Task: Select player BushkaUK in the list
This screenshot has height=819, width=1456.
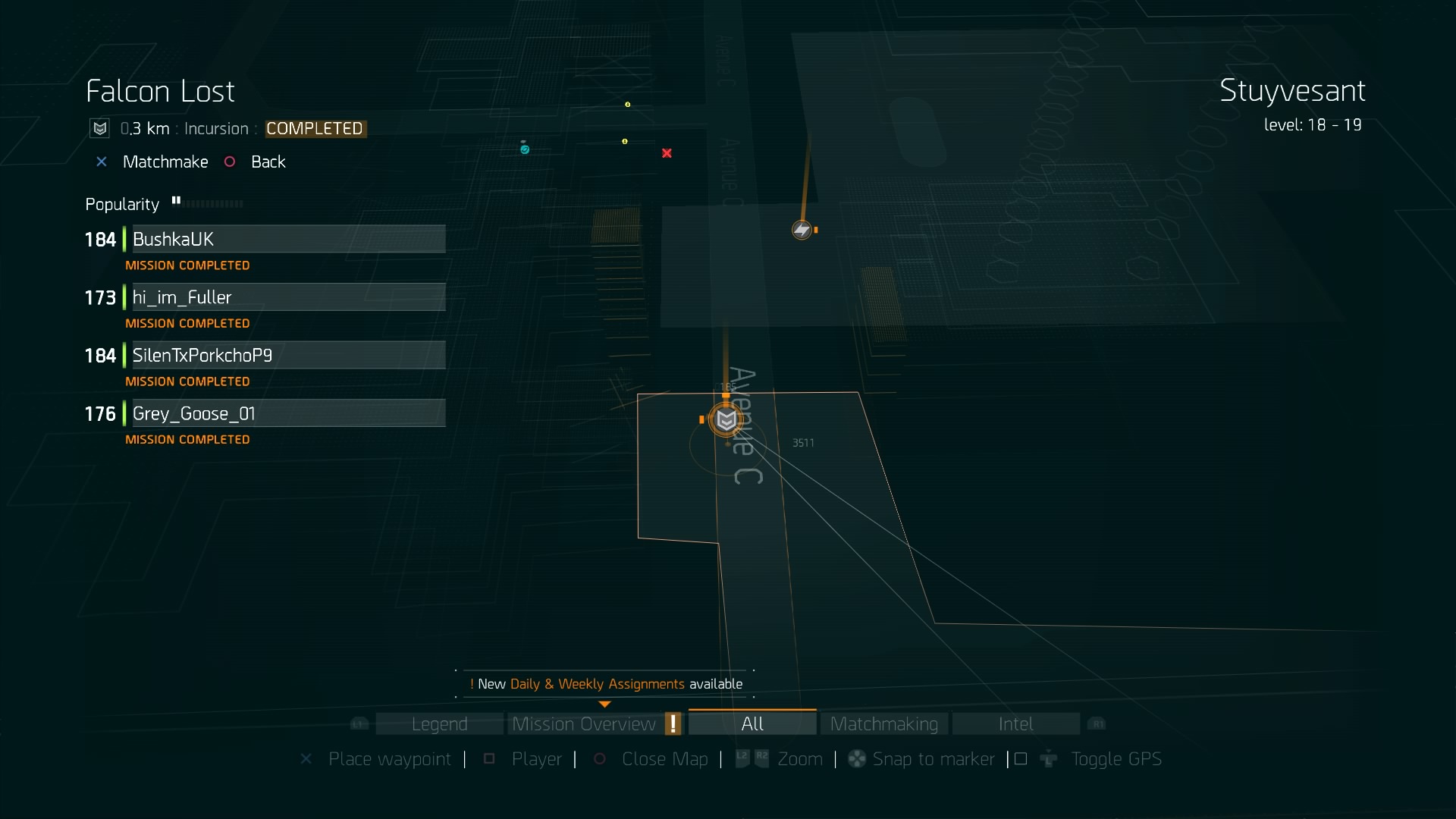Action: [x=288, y=240]
